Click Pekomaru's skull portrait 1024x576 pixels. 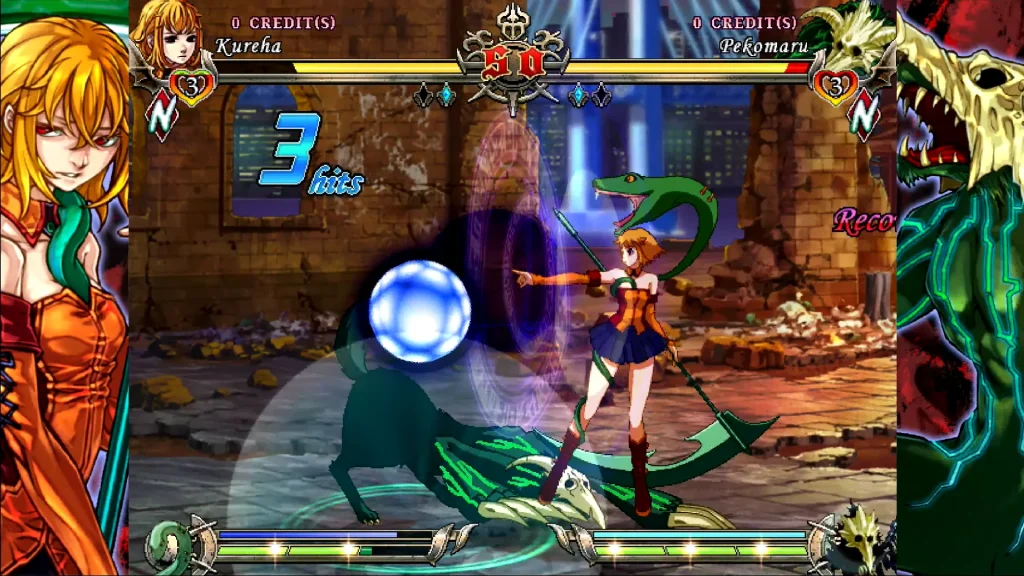coord(857,34)
